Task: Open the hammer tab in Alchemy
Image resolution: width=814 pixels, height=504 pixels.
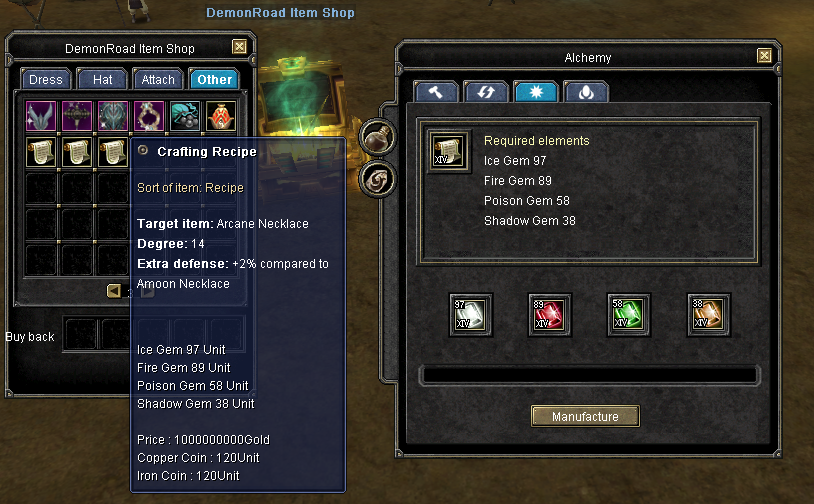Action: tap(436, 92)
